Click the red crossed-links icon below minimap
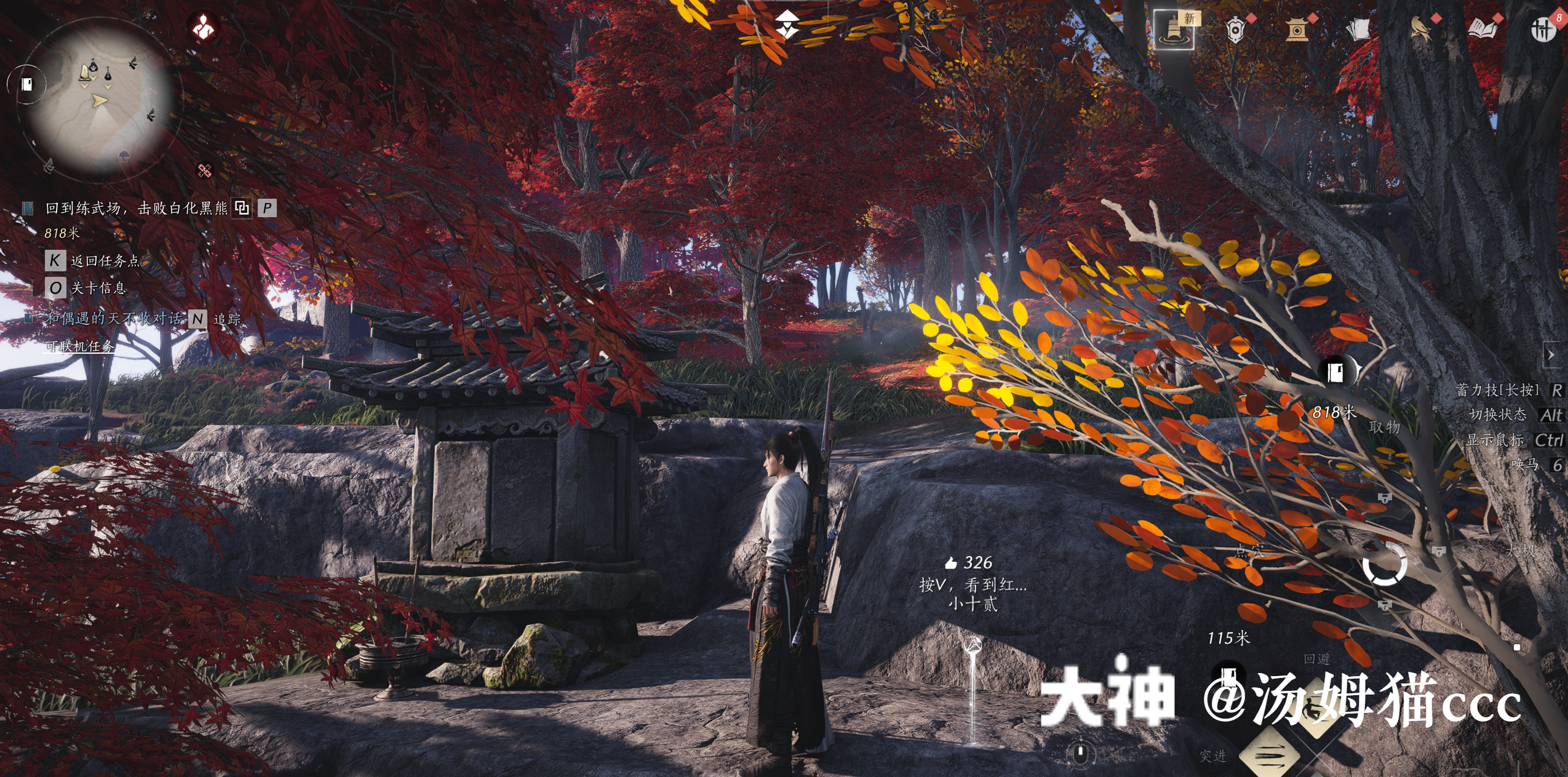This screenshot has width=1568, height=777. coord(204,170)
